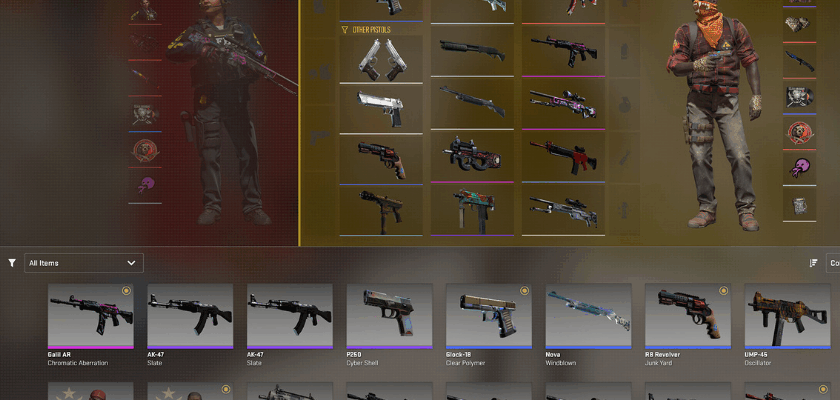Select the music kit disc slot

[797, 98]
